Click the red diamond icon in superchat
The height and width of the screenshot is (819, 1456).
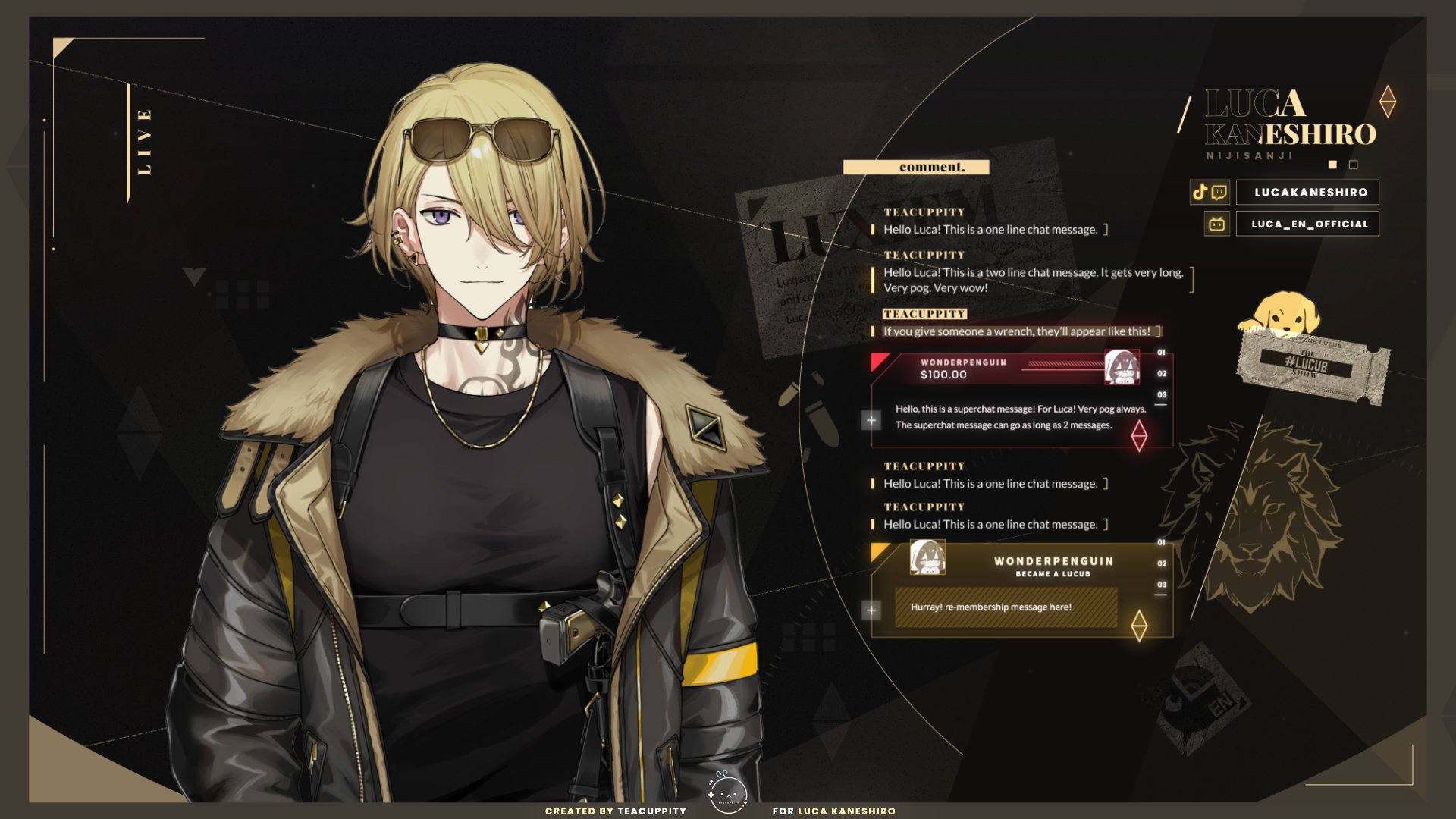(1139, 435)
